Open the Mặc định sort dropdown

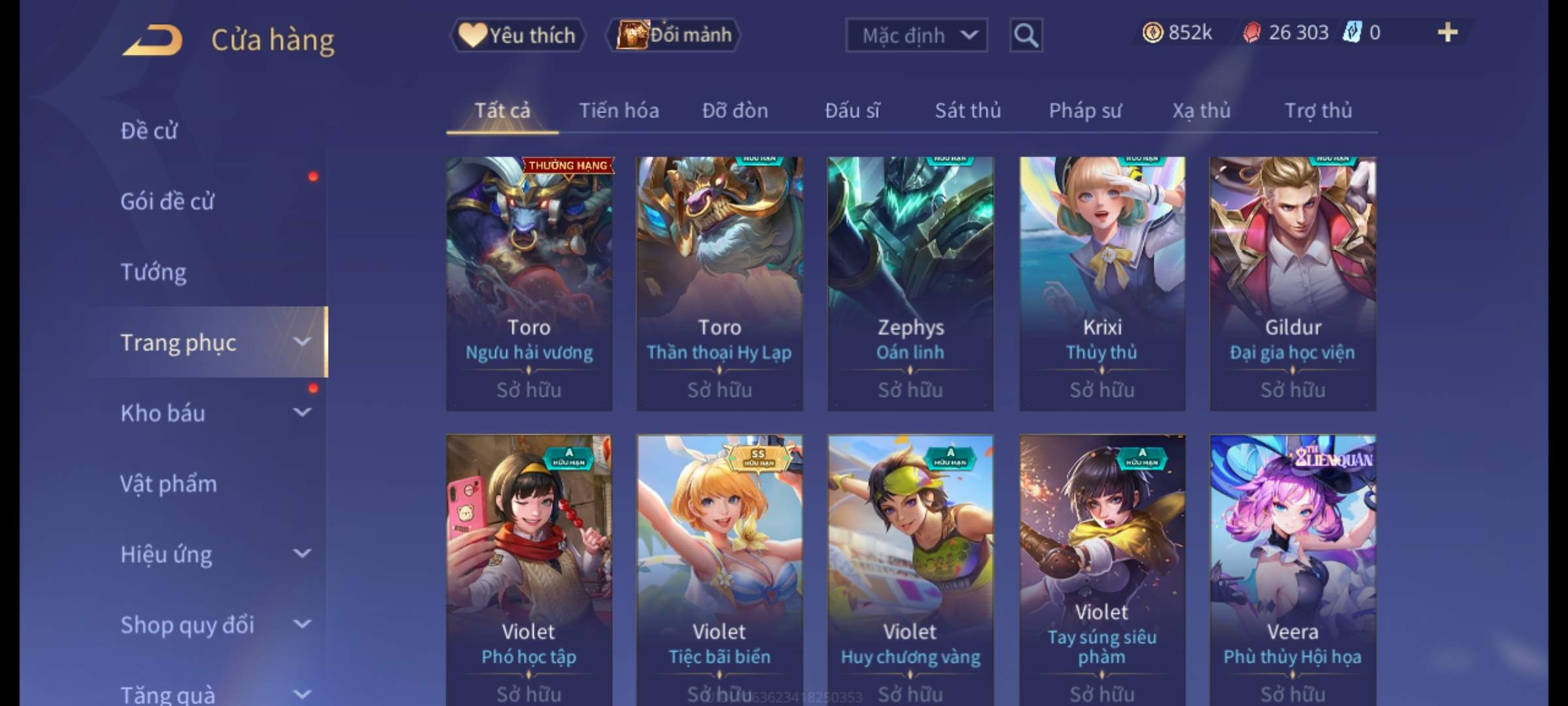coord(916,35)
